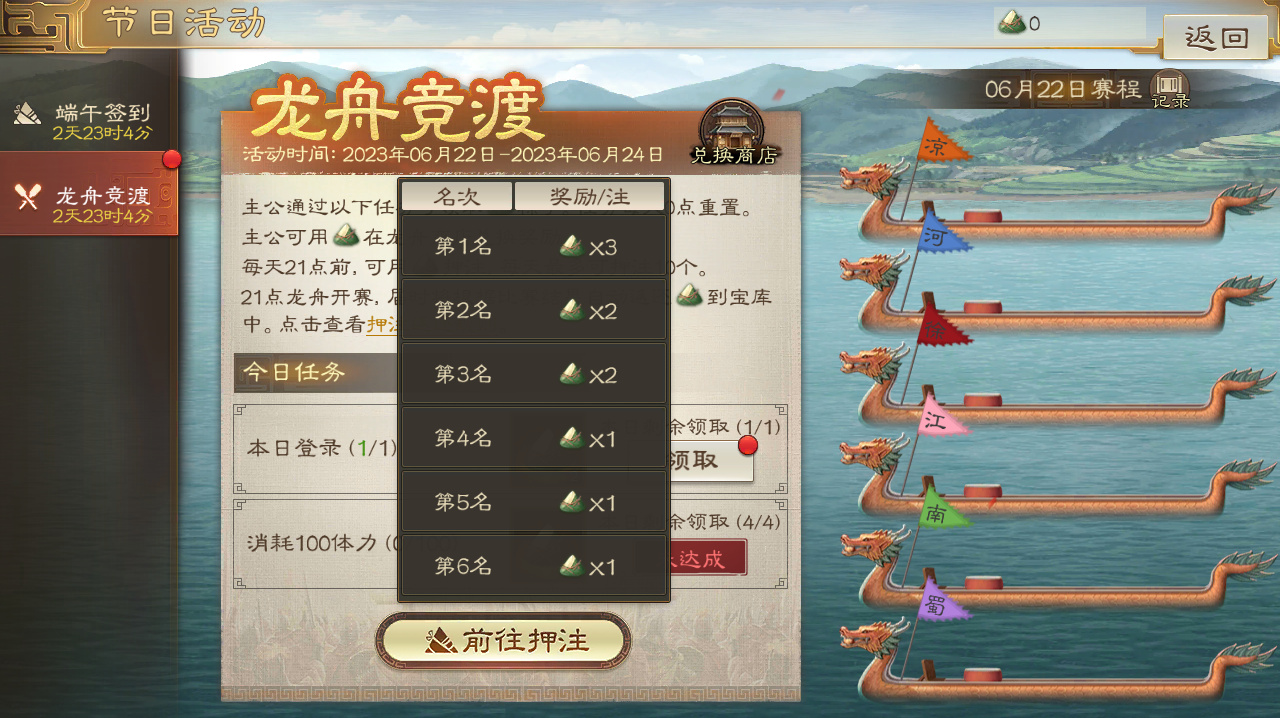This screenshot has width=1280, height=718.
Task: Select the dark red dragon boat flag
Action: [x=940, y=327]
